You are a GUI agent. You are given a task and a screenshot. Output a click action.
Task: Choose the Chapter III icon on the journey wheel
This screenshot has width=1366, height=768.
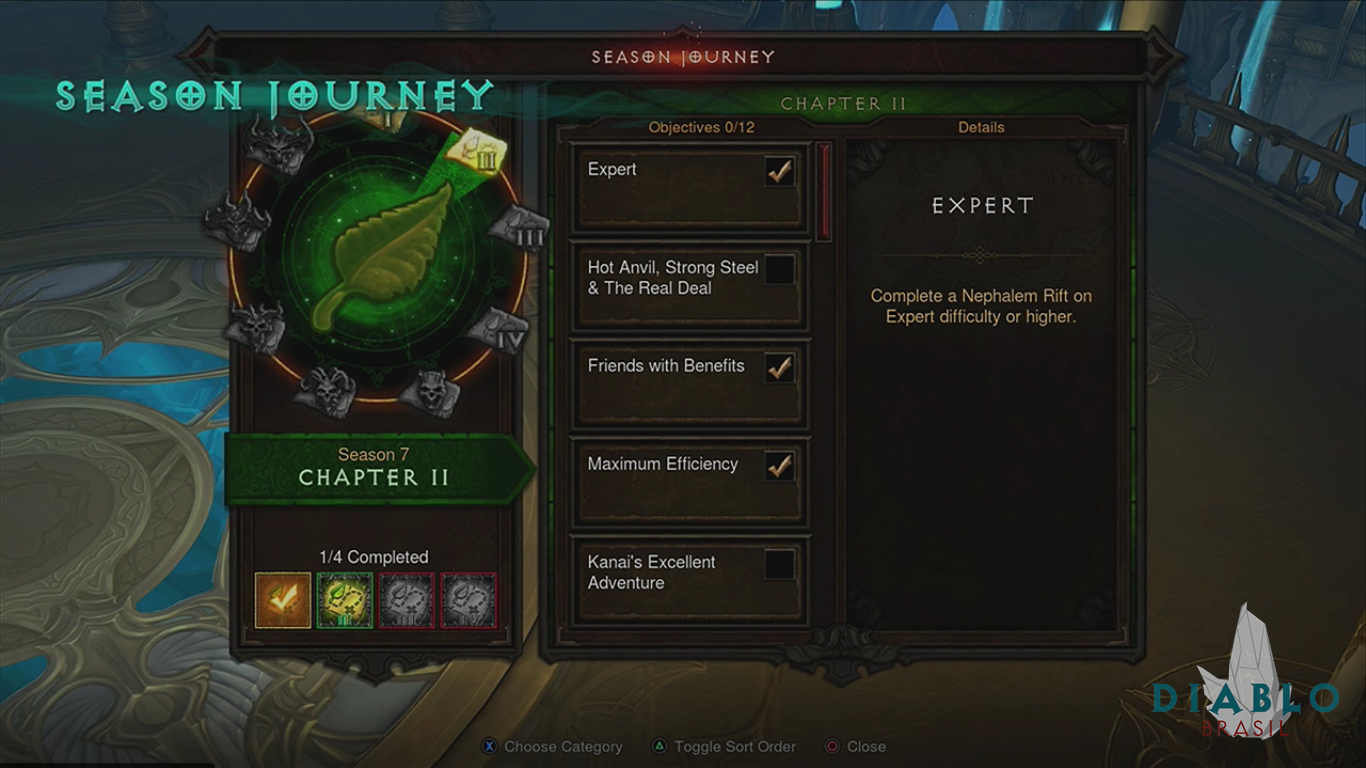tap(519, 228)
